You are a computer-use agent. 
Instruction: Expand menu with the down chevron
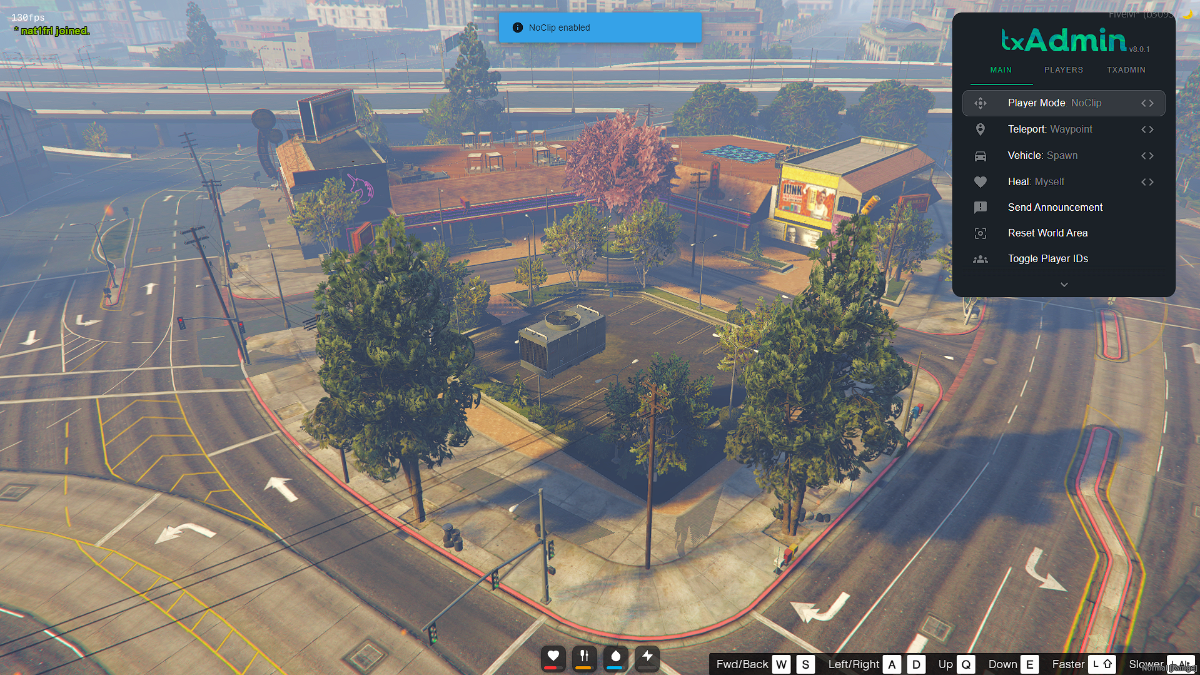[x=1064, y=284]
